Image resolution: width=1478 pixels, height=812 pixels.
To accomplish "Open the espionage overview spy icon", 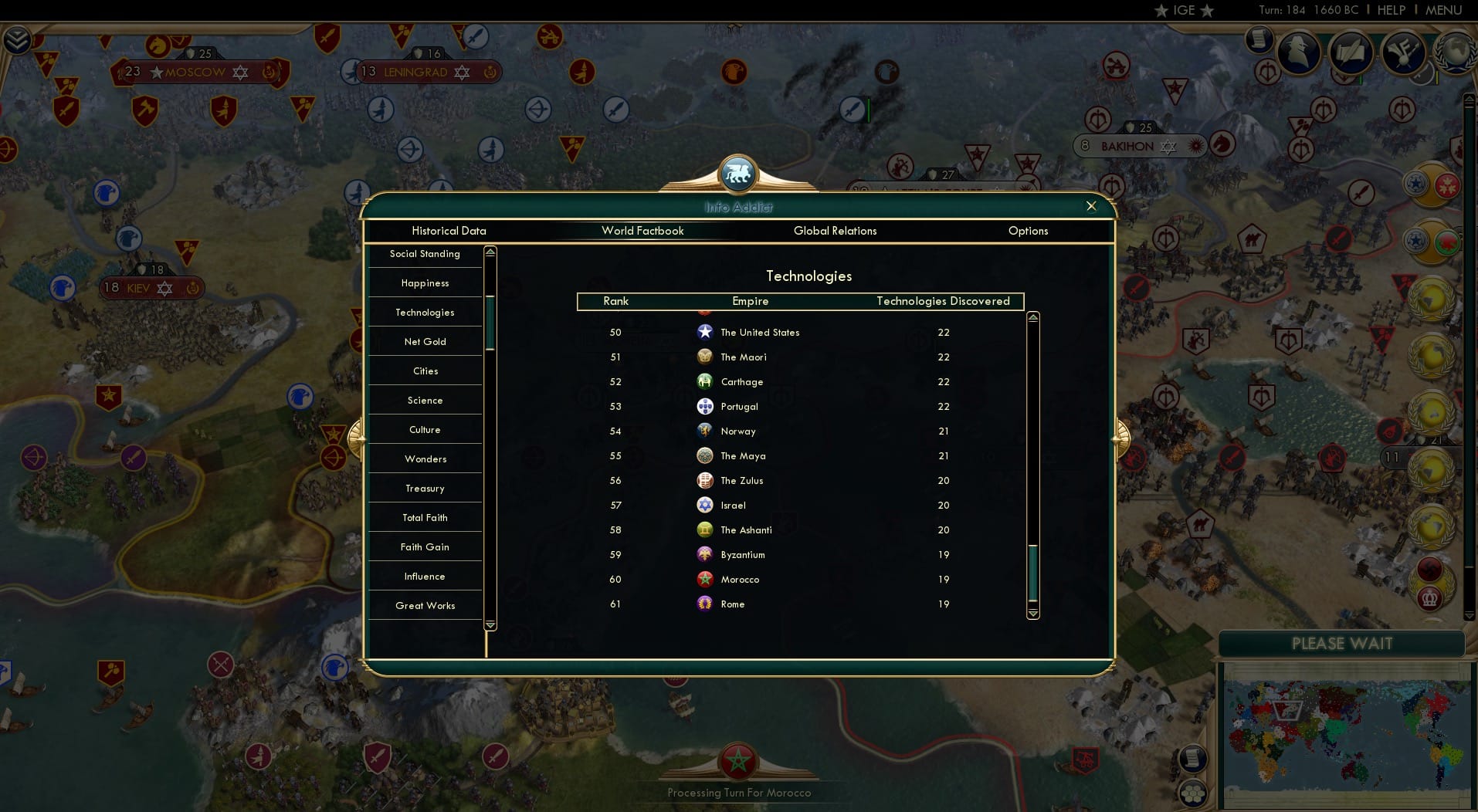I will click(x=1300, y=51).
